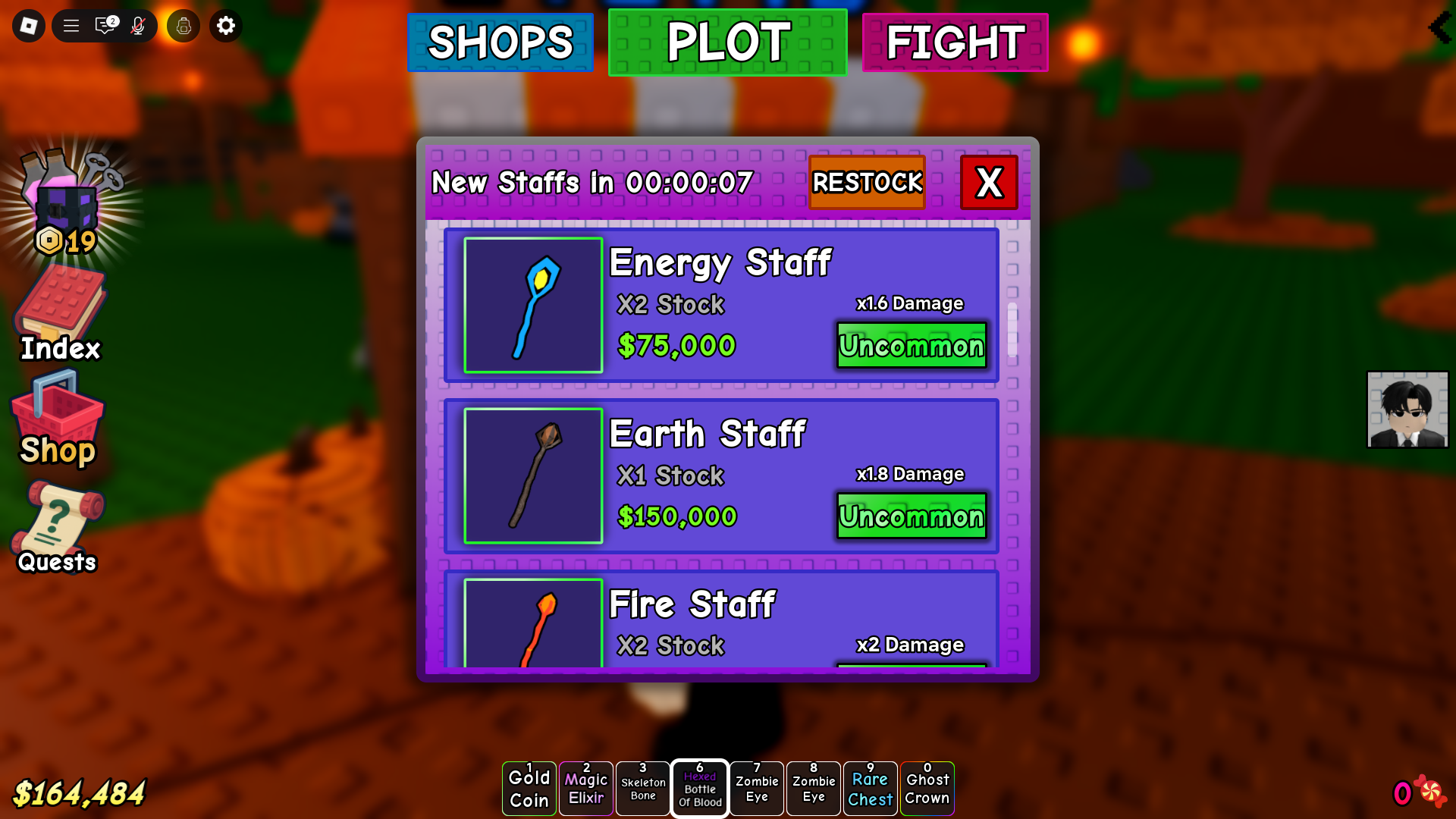Click the candy event icon near zero counter
The width and height of the screenshot is (1456, 819).
[x=1432, y=791]
